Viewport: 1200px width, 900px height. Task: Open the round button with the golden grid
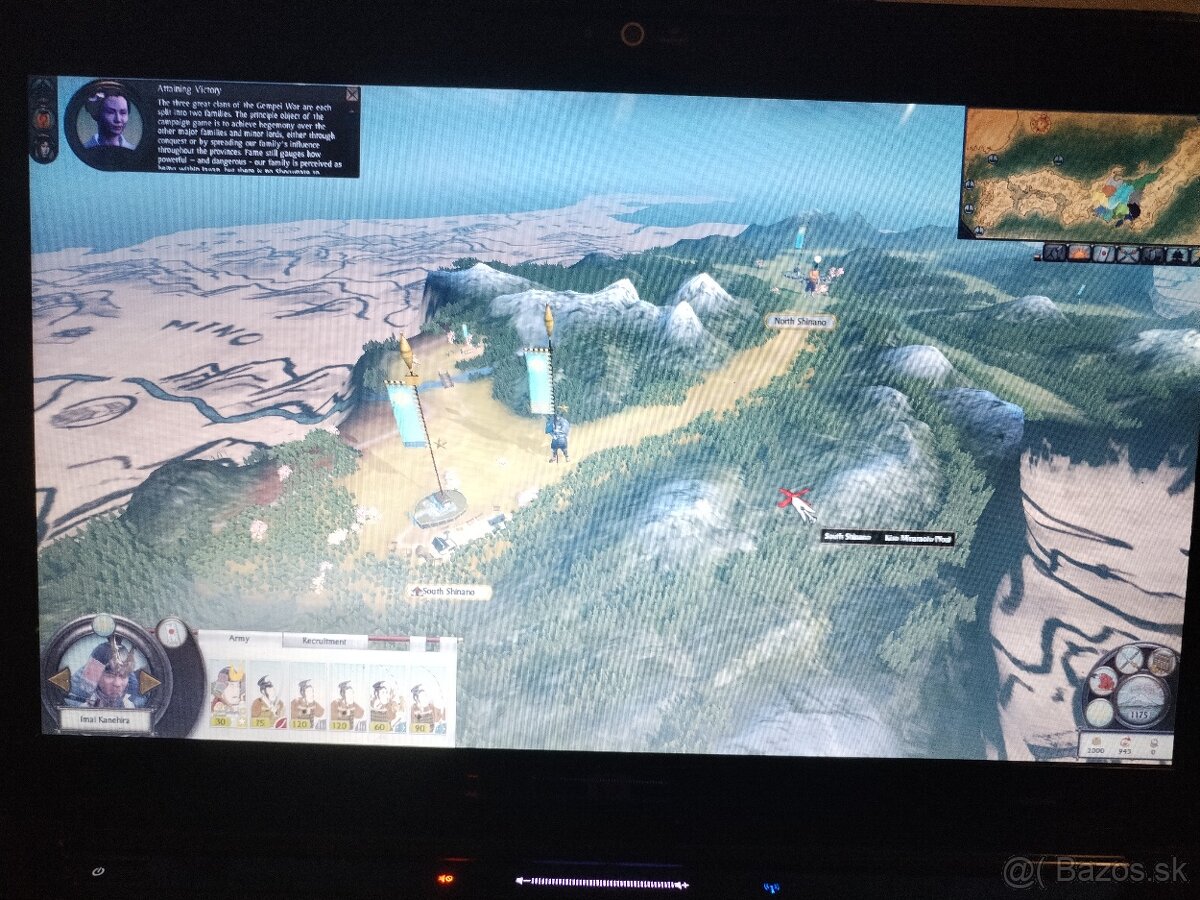click(x=1162, y=661)
